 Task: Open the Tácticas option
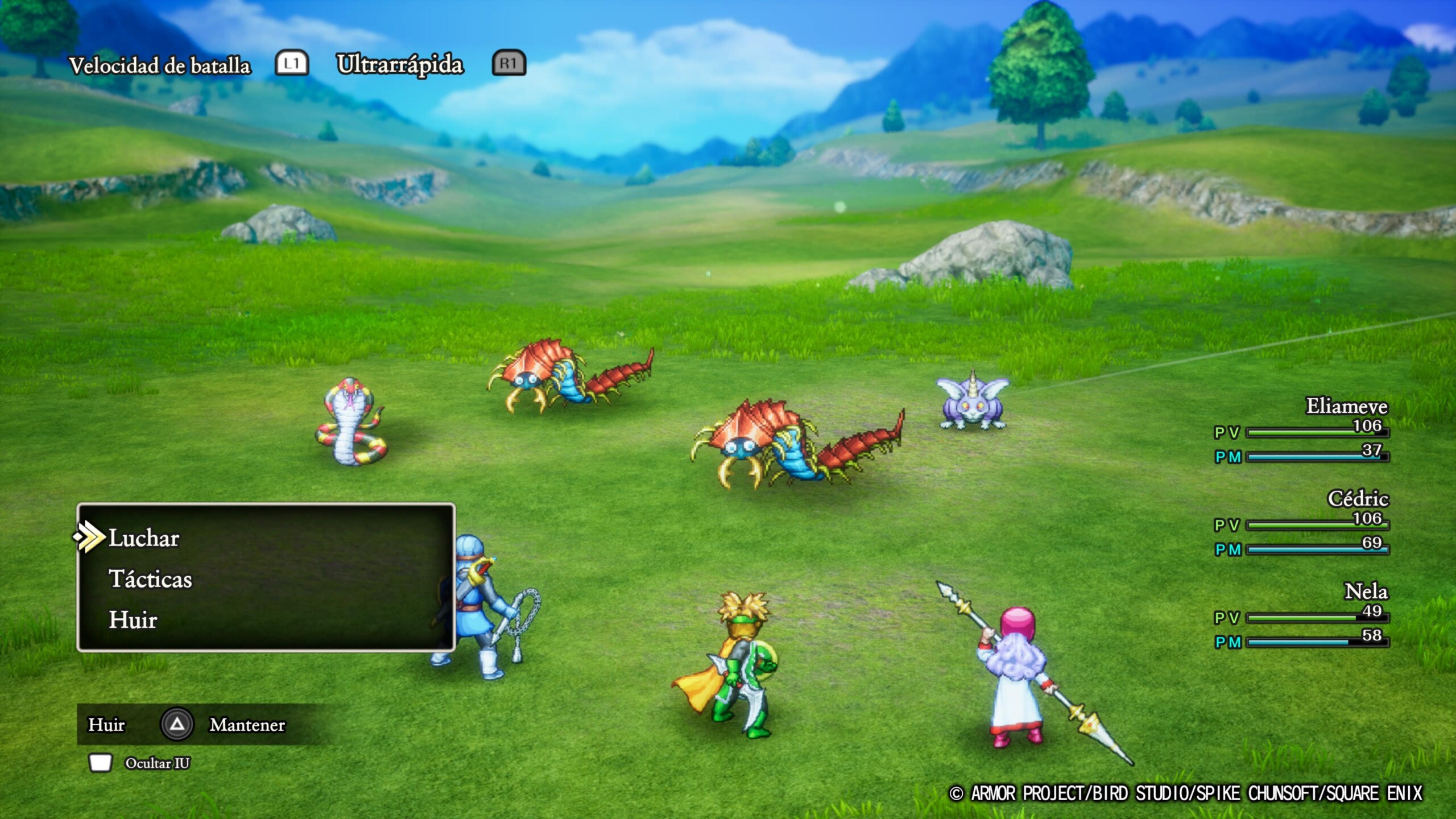(151, 579)
